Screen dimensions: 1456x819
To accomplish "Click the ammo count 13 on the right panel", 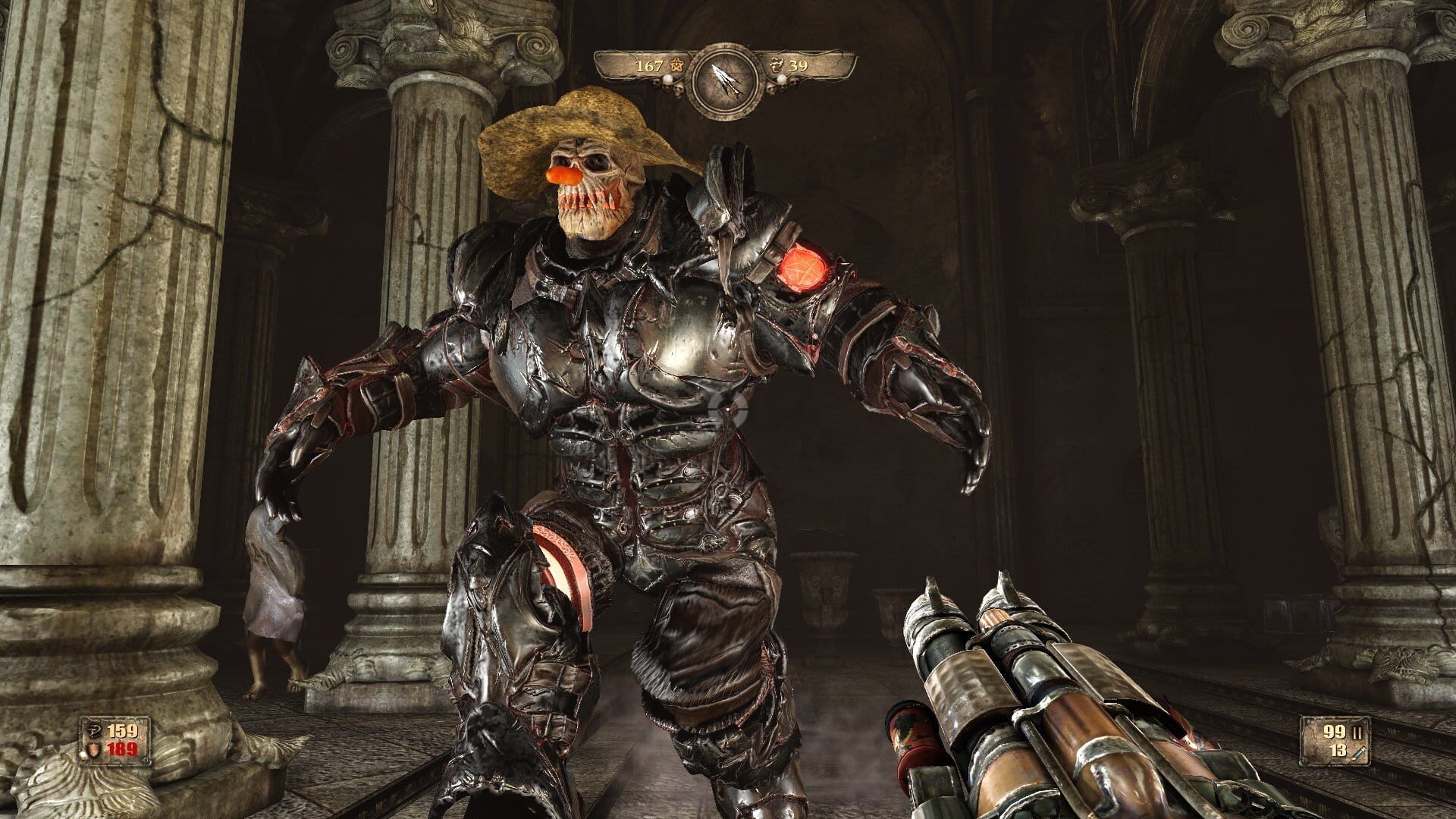I will click(1339, 752).
